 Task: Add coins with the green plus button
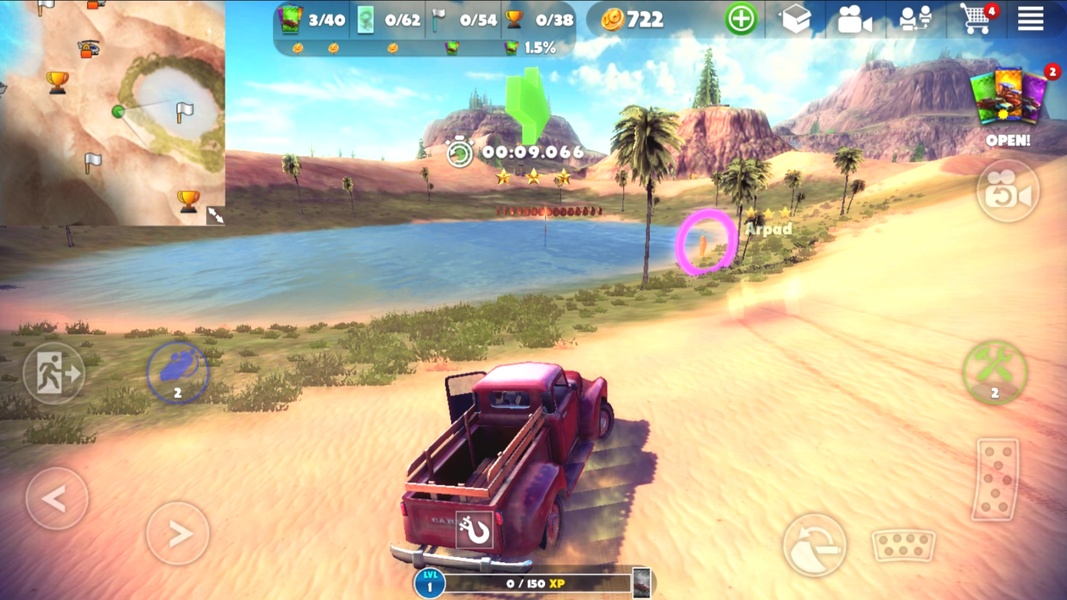[741, 19]
